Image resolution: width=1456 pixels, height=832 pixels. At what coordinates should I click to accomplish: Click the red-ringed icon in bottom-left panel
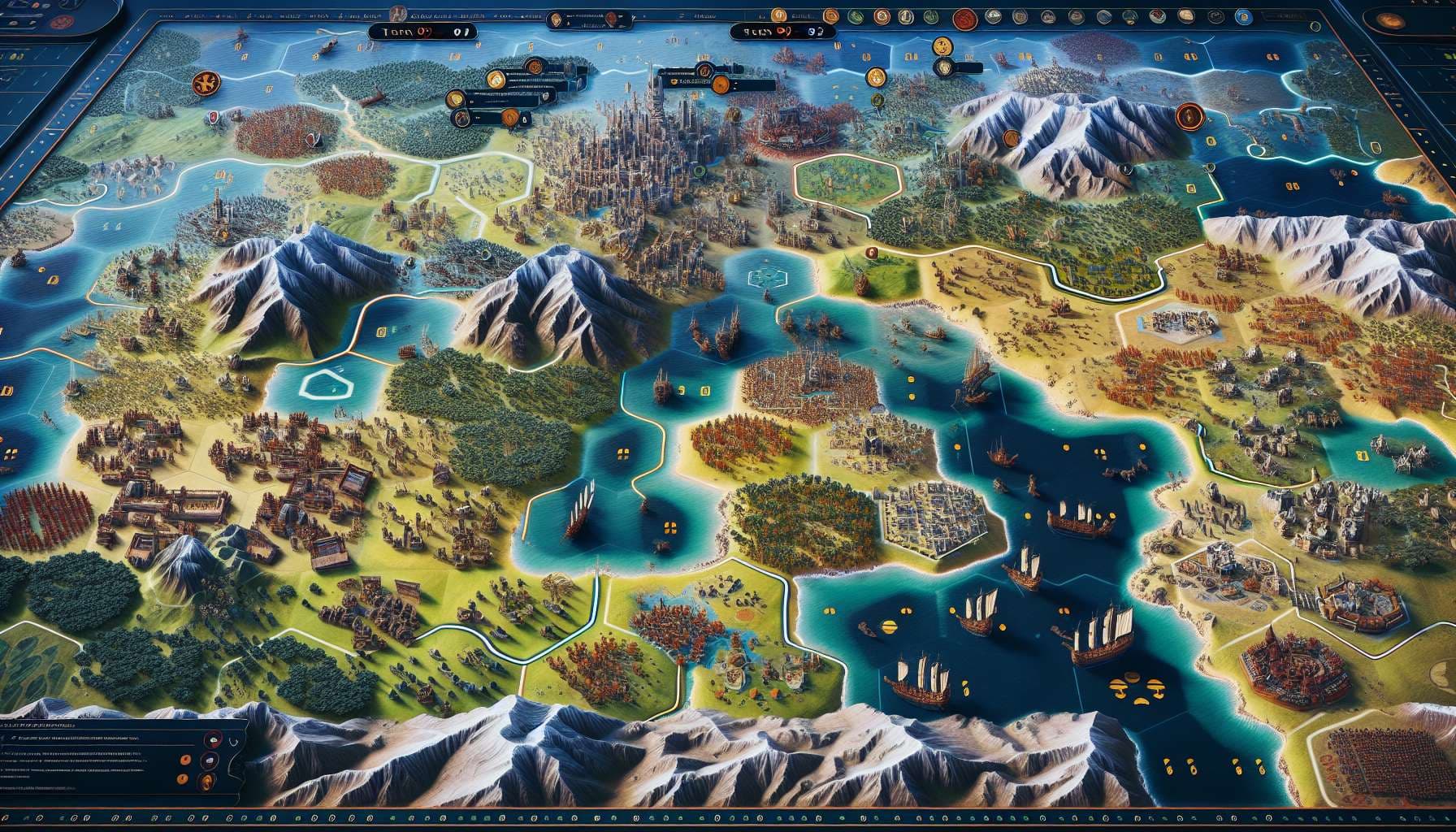(x=215, y=739)
